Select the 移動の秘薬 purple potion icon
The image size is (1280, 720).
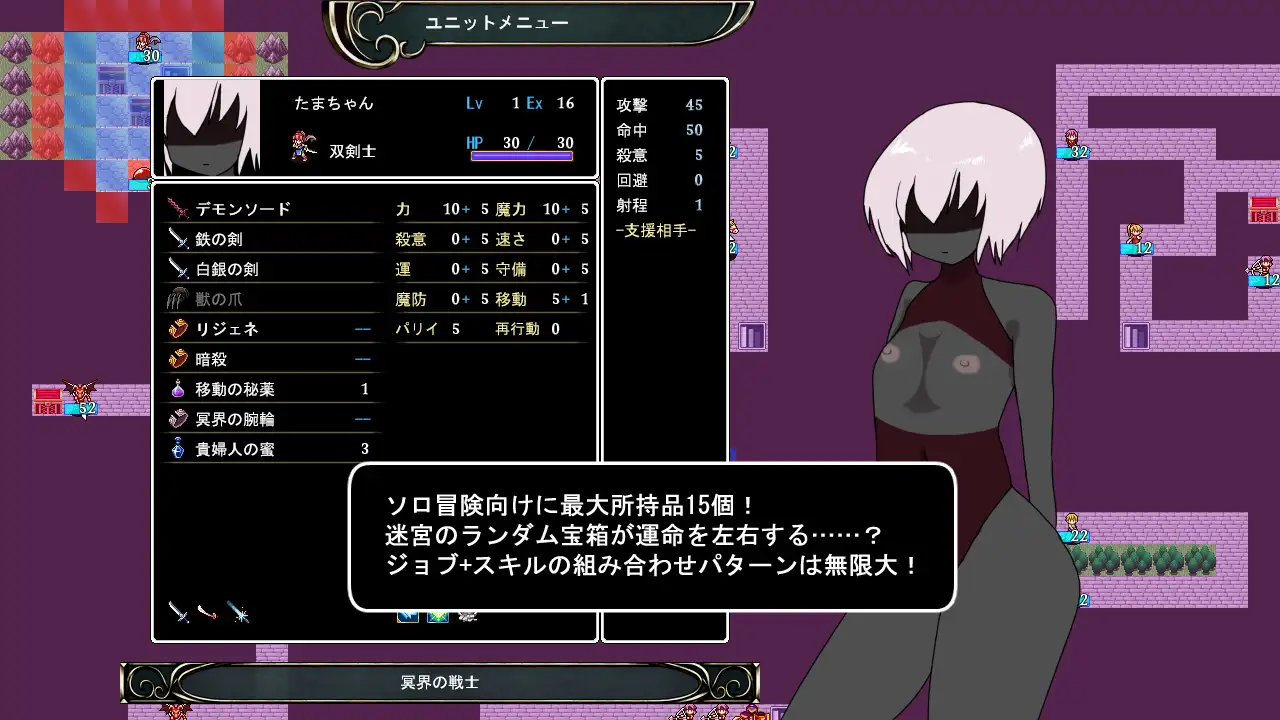tap(180, 388)
